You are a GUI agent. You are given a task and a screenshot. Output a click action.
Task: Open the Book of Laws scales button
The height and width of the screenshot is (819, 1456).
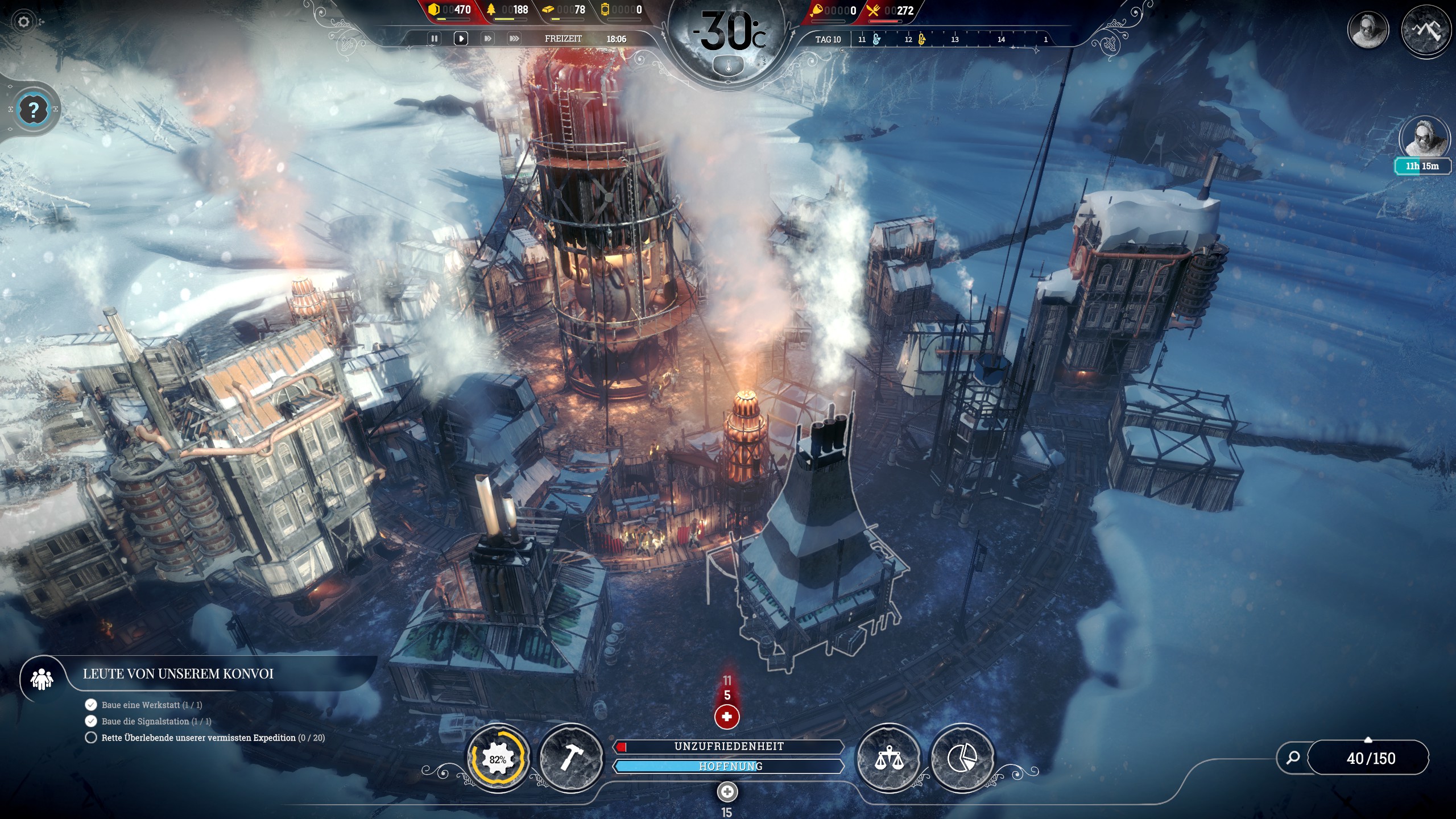(x=889, y=758)
